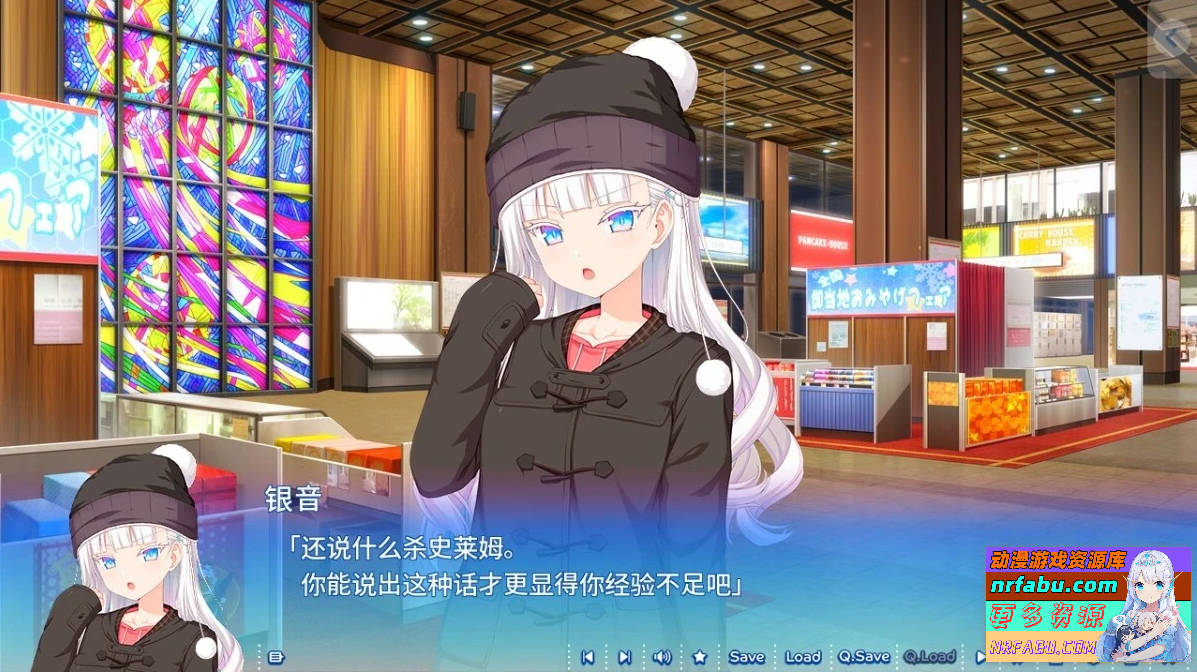Click the Q.Load button
This screenshot has width=1197, height=672.
pyautogui.click(x=931, y=657)
